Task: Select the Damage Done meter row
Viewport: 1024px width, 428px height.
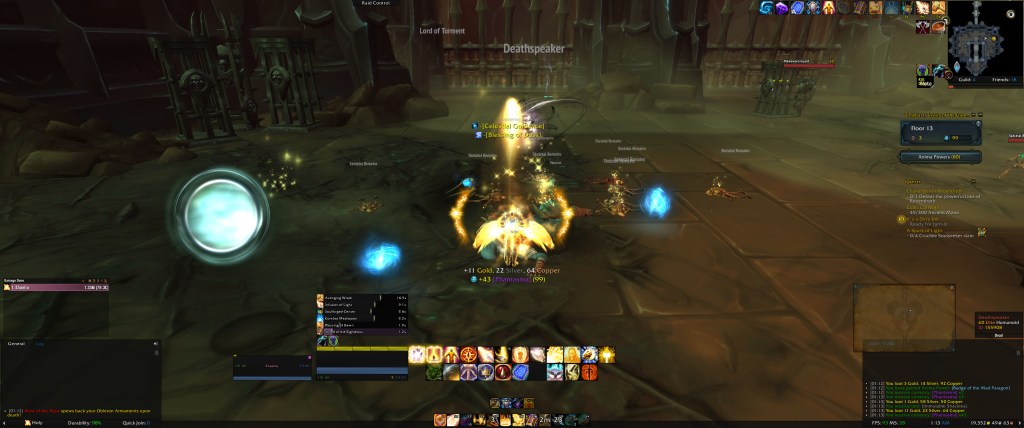Action: click(x=56, y=287)
